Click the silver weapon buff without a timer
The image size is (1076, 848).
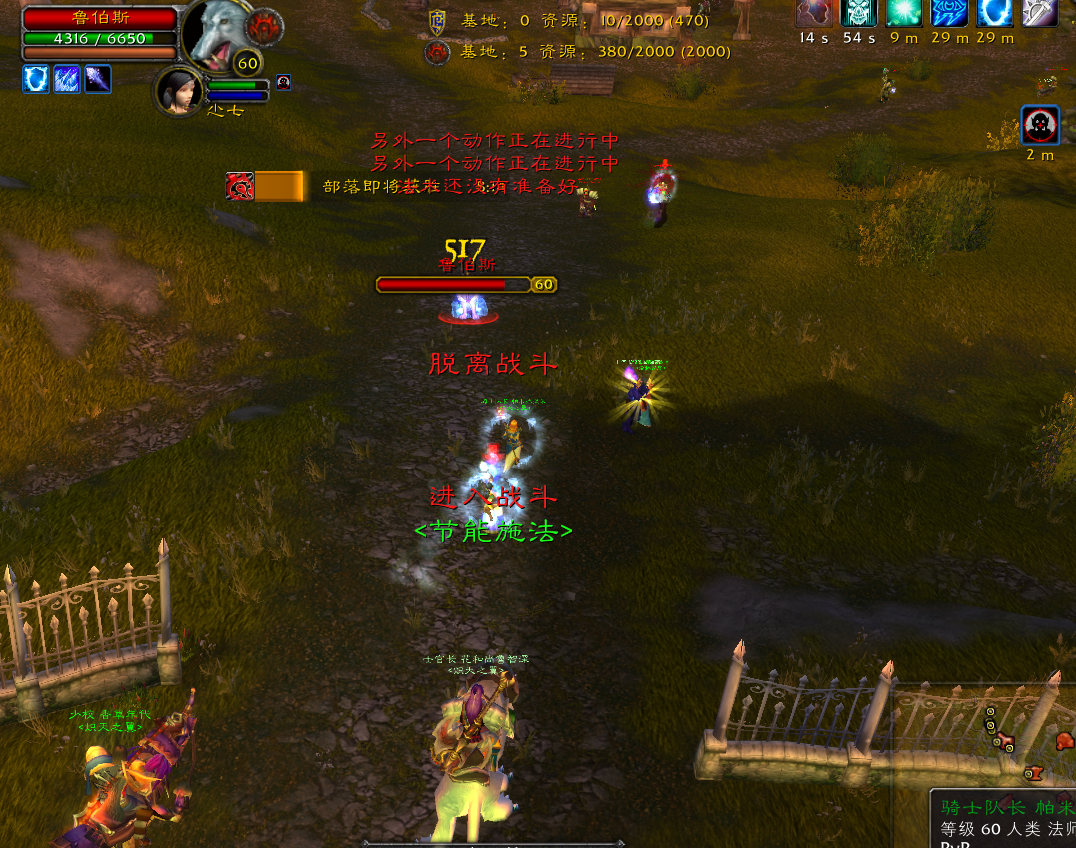1039,12
